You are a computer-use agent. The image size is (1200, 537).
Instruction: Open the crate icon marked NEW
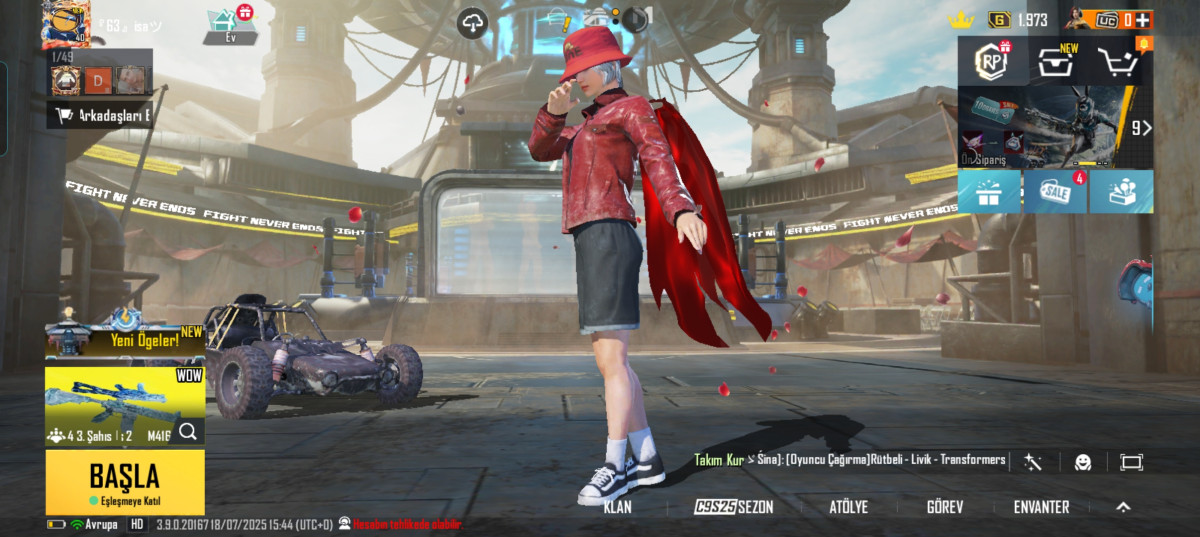(1056, 62)
